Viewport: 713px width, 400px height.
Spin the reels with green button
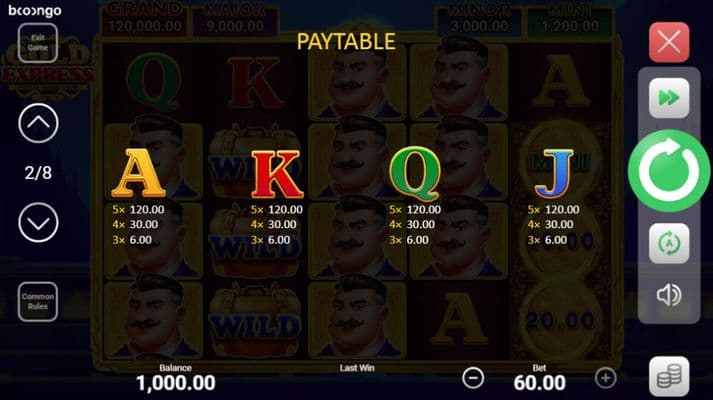[668, 172]
